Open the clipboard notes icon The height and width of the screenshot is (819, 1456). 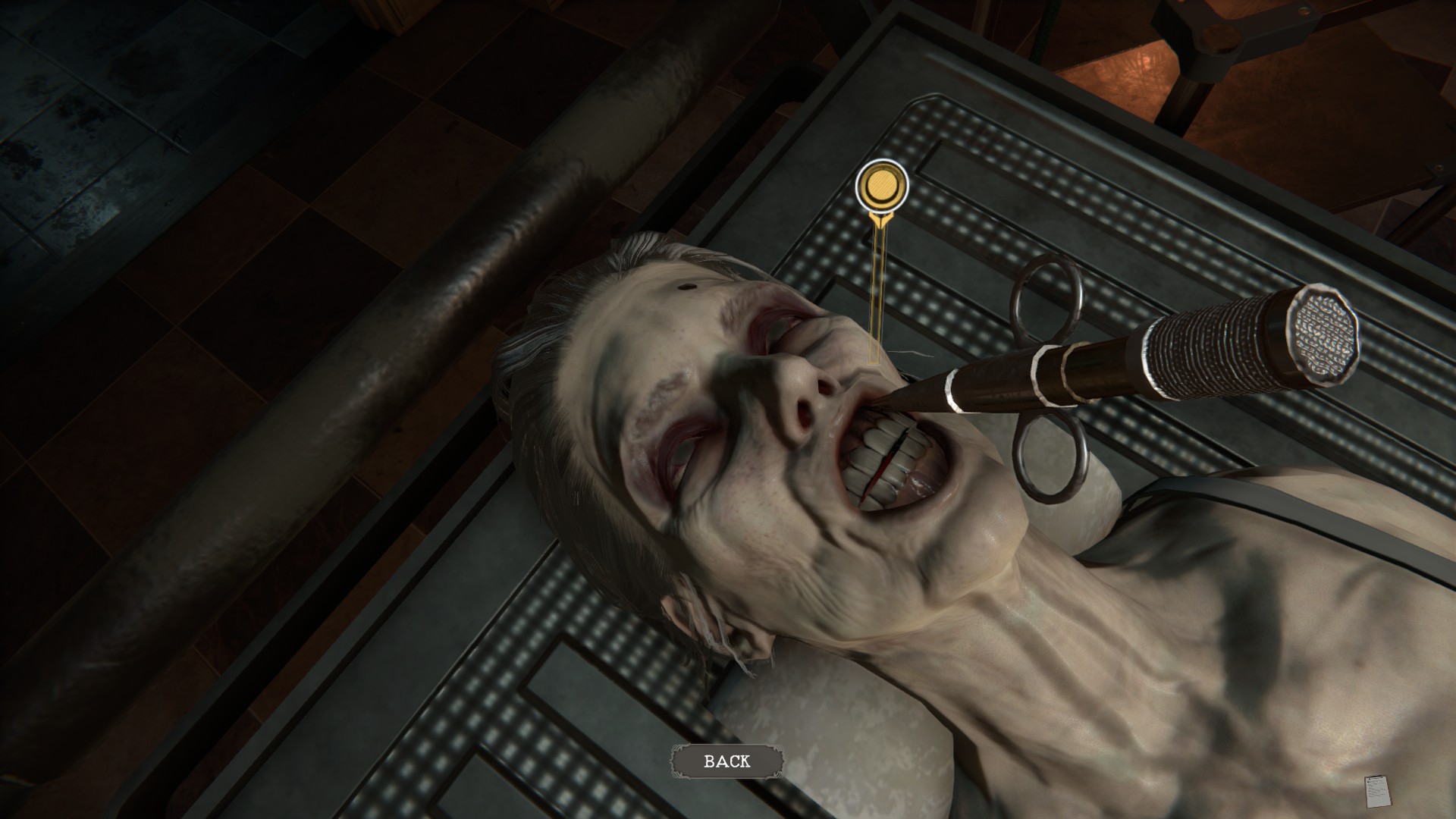1375,792
